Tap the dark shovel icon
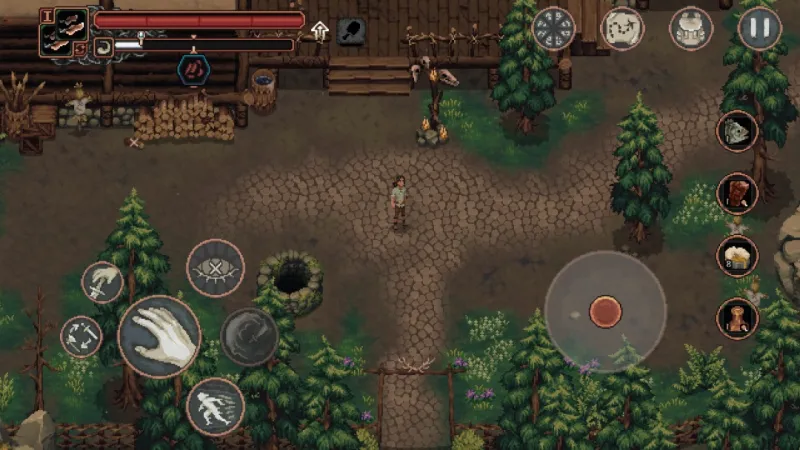The image size is (800, 450). click(x=351, y=30)
